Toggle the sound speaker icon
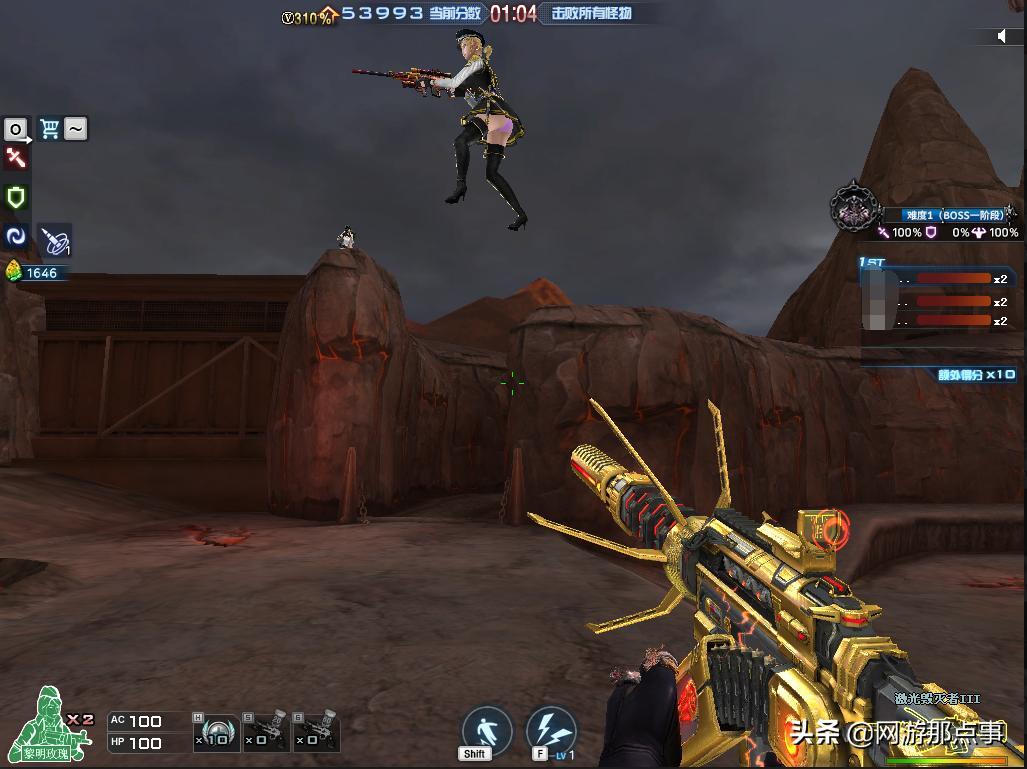 (x=1002, y=37)
